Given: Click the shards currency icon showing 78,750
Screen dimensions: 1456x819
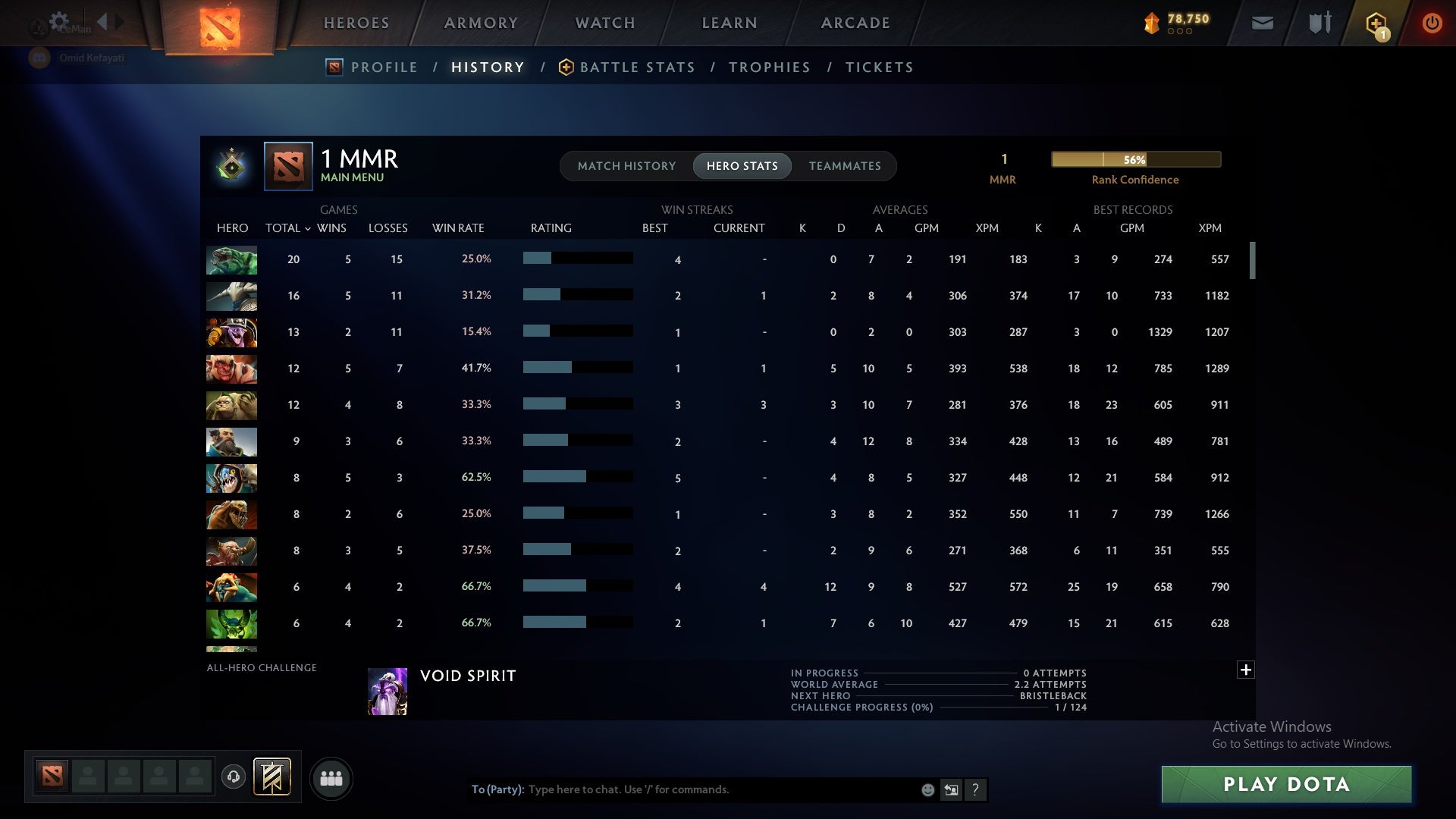Looking at the screenshot, I should point(1151,23).
